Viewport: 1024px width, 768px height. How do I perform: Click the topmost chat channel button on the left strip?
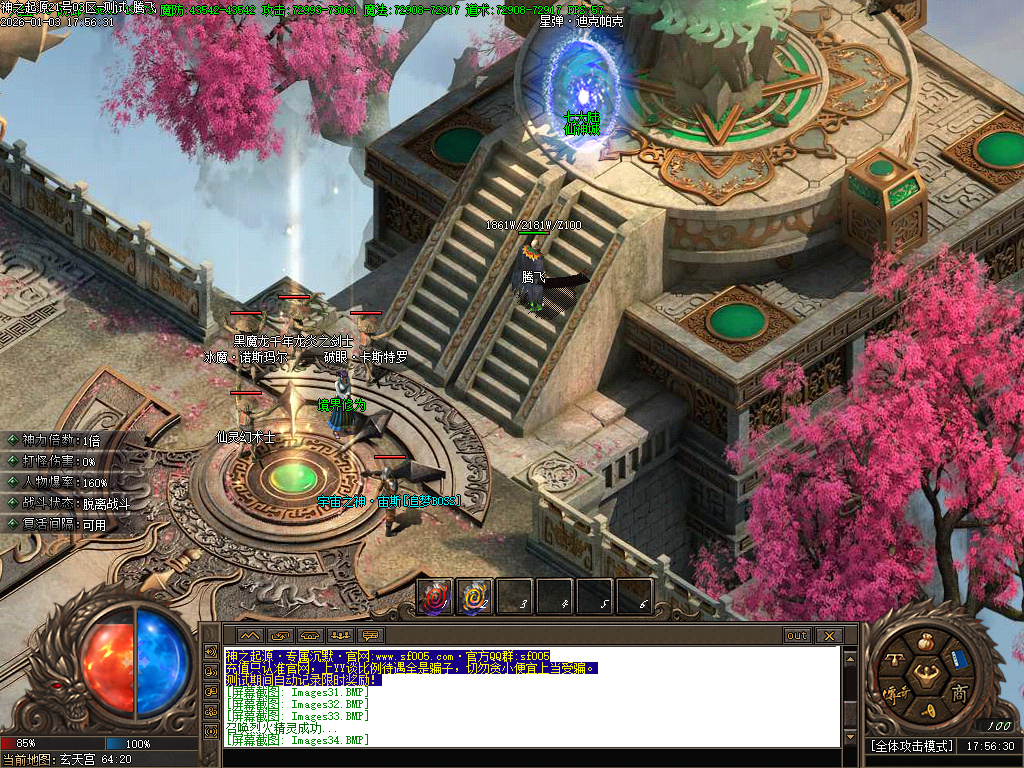[210, 651]
